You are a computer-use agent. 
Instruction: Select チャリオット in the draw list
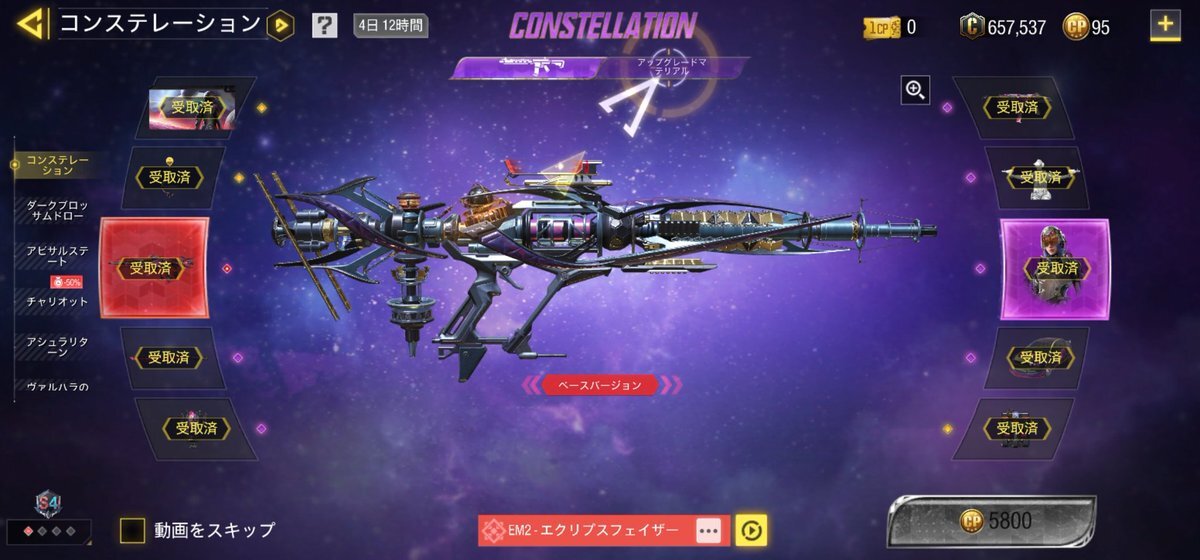(x=56, y=301)
